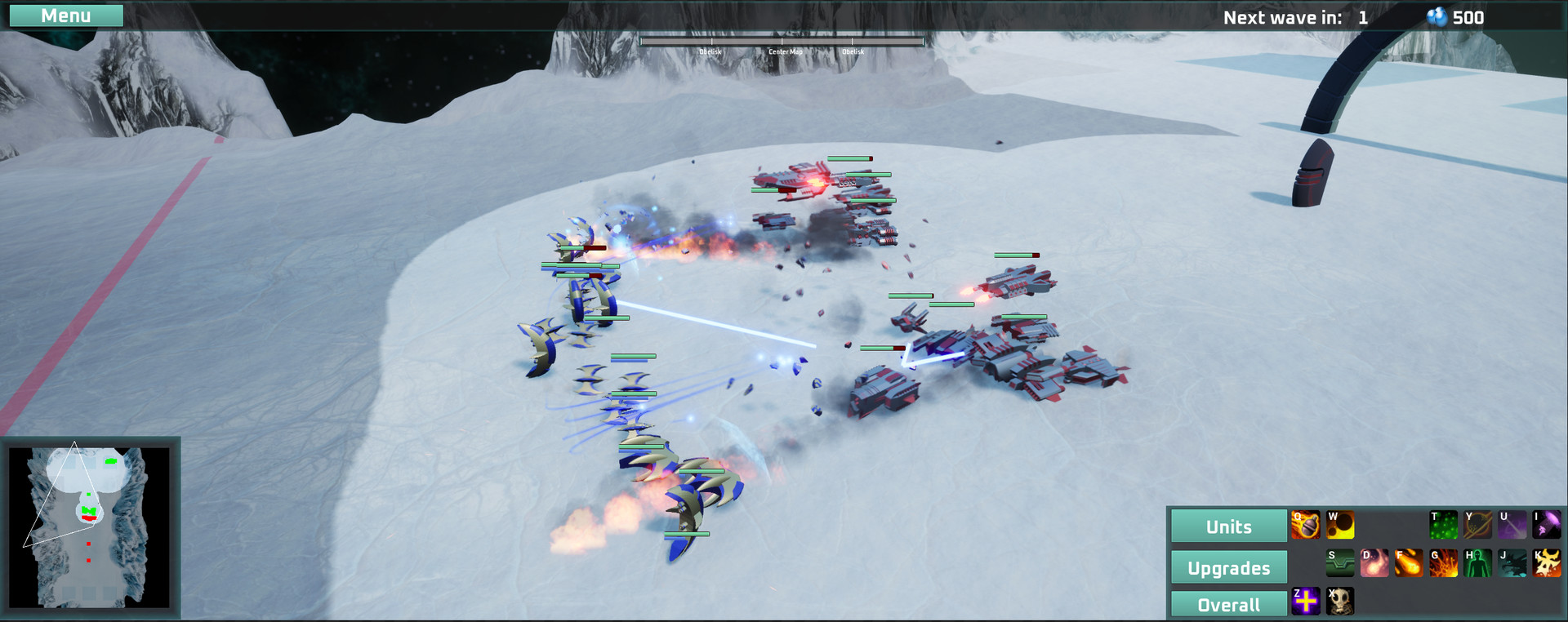Select the U purple beam ability
The height and width of the screenshot is (622, 1568).
[x=1512, y=523]
